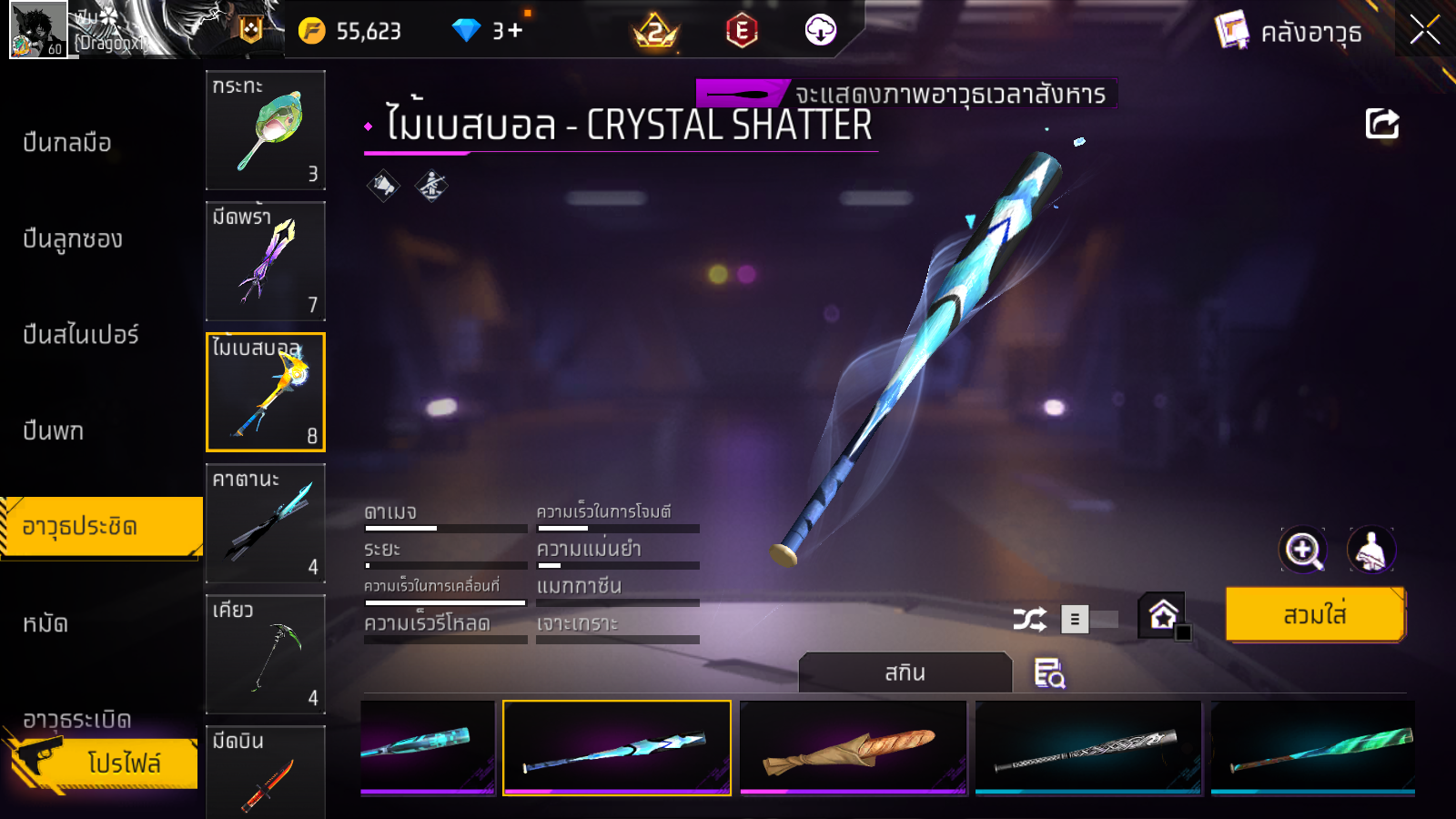Select the ปืนลูกซอง weapon category
The width and height of the screenshot is (1456, 819).
click(x=73, y=239)
